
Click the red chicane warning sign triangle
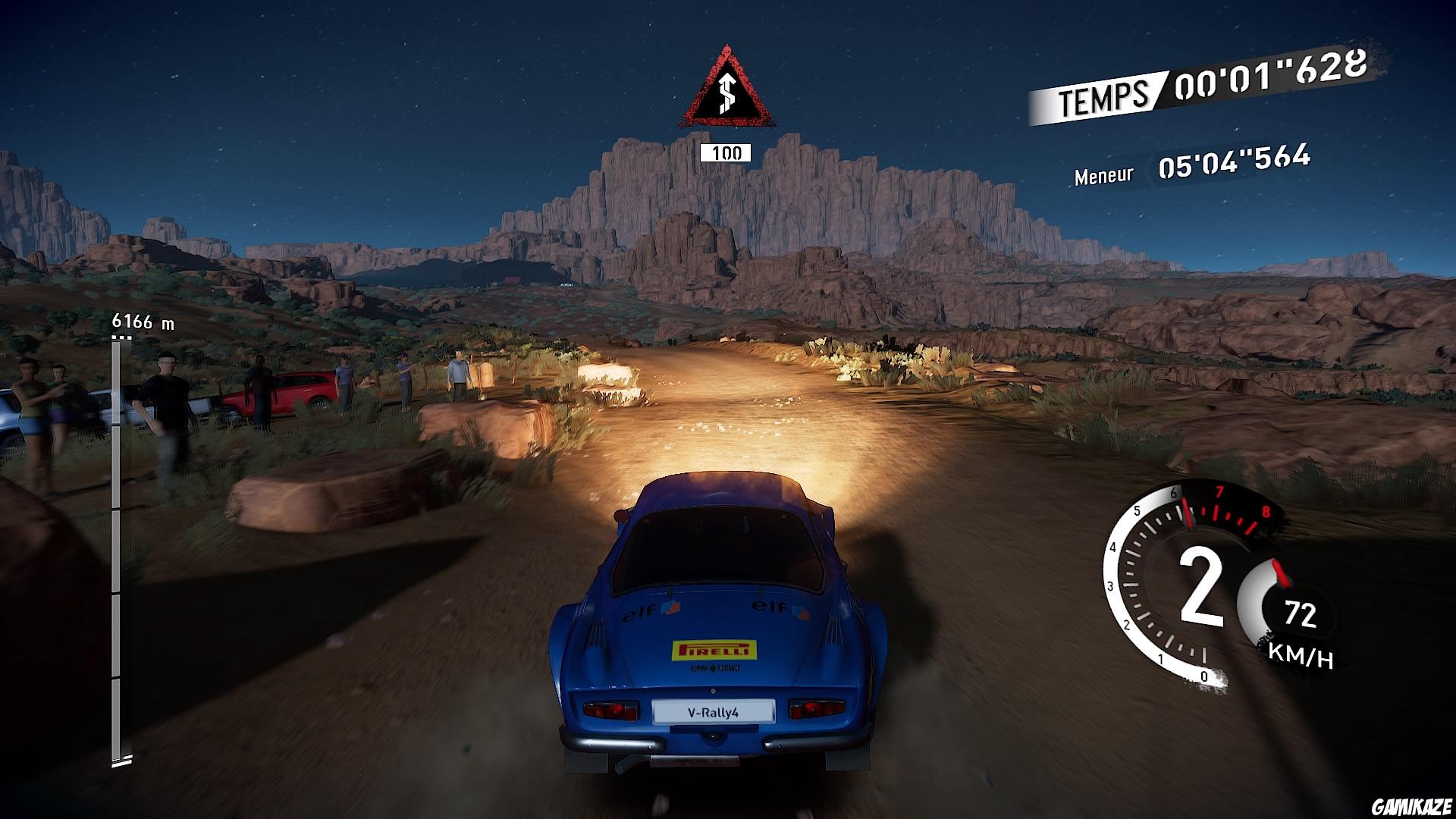[726, 87]
